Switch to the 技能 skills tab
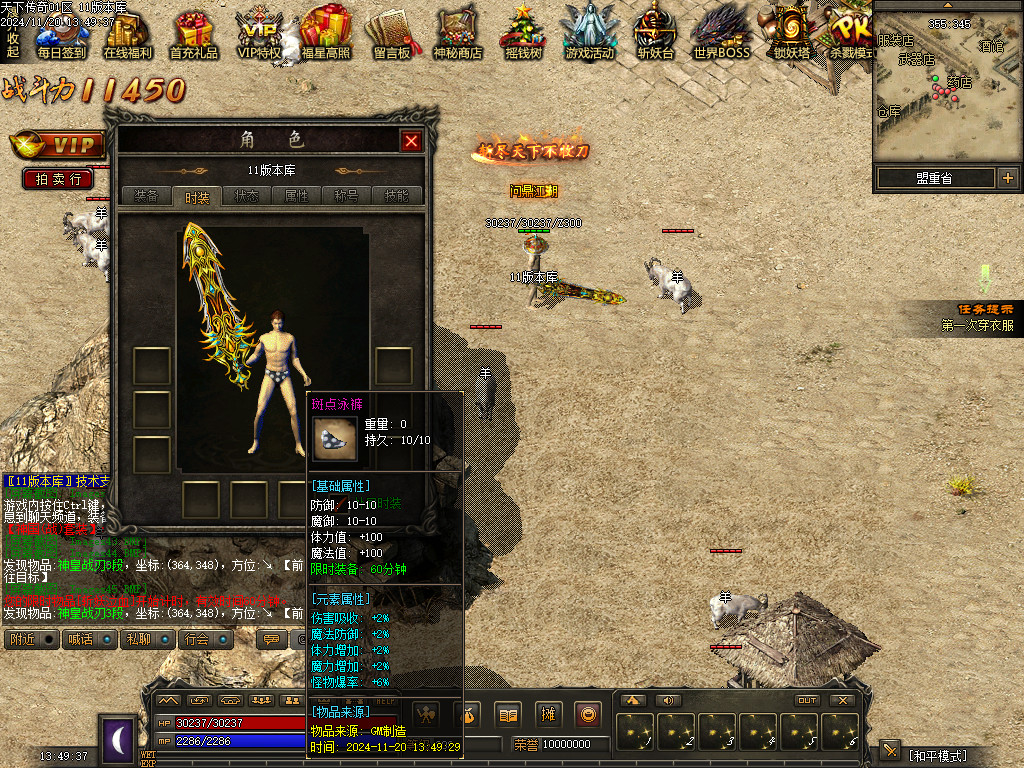Image resolution: width=1024 pixels, height=768 pixels. (397, 196)
